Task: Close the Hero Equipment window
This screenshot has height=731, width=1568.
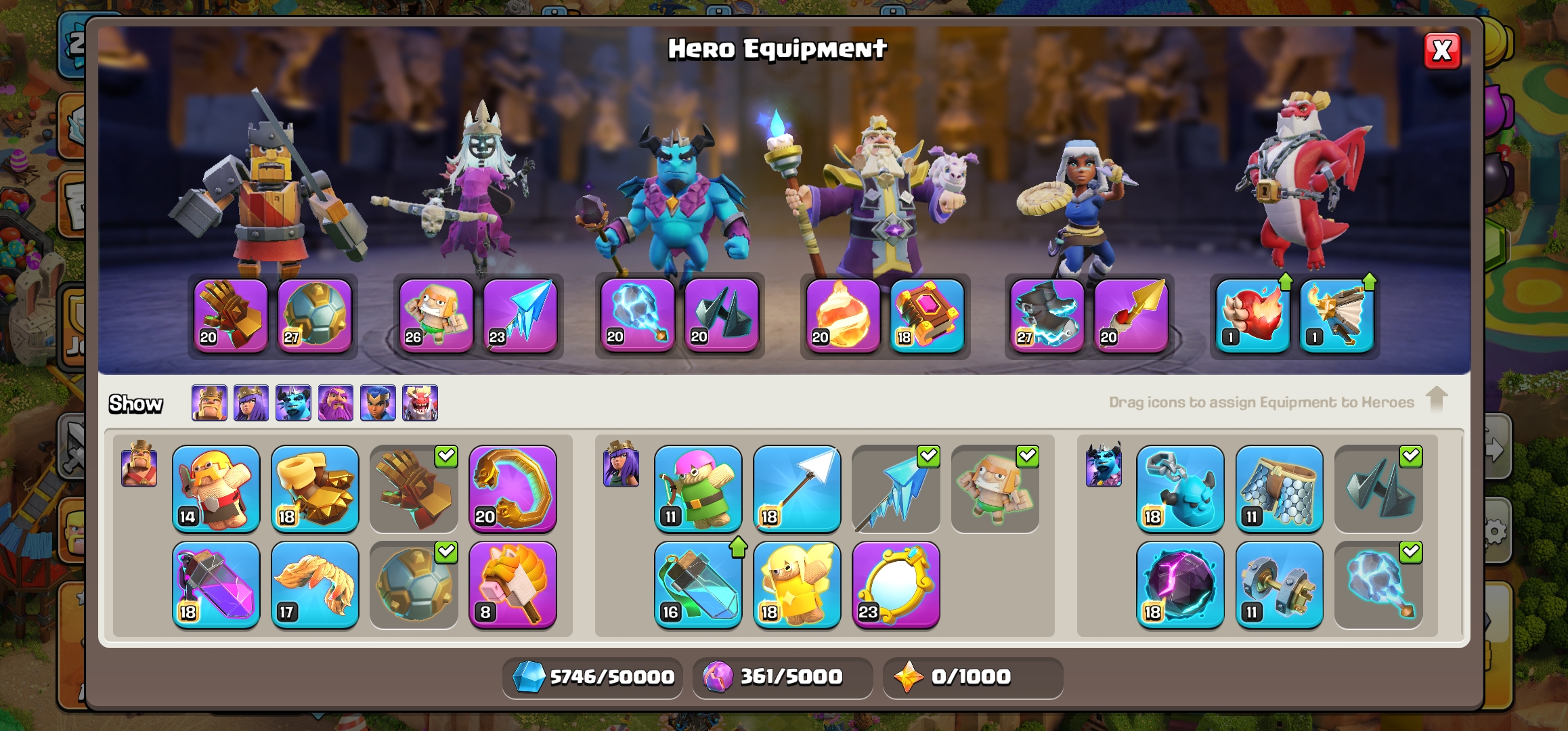Action: pyautogui.click(x=1441, y=51)
